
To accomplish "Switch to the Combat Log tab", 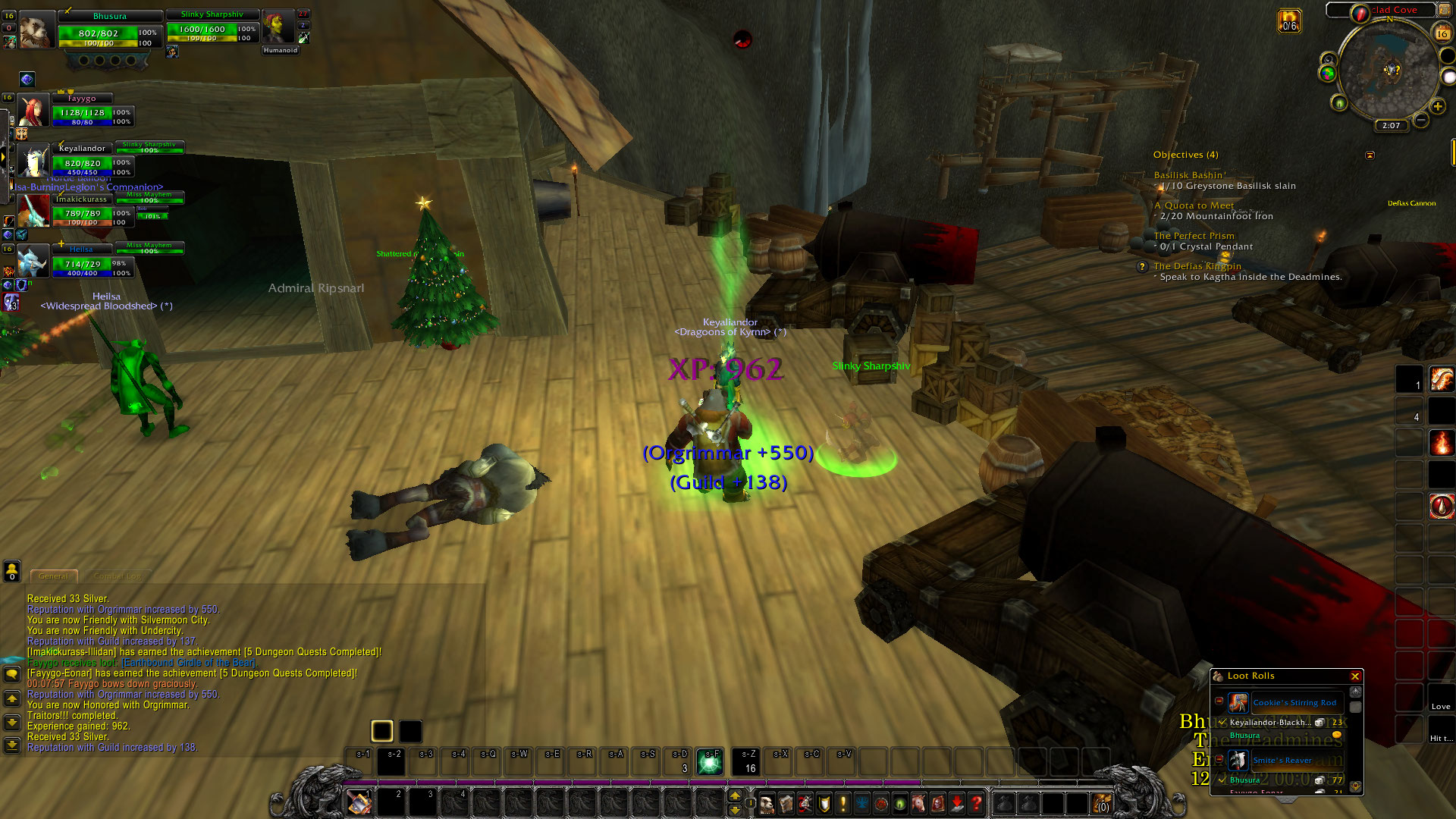I will pos(118,576).
